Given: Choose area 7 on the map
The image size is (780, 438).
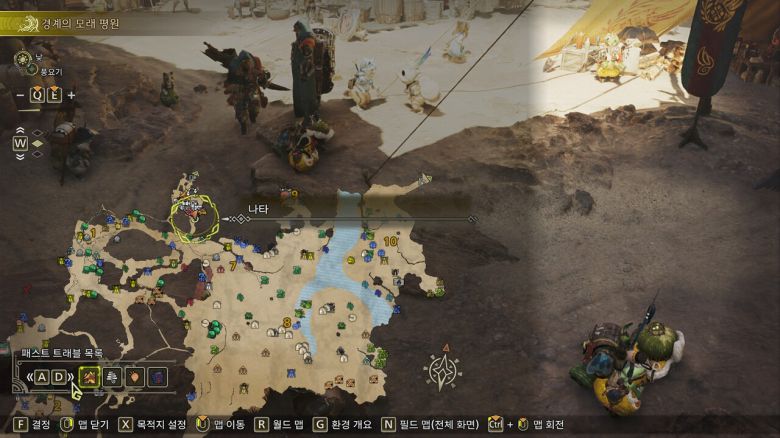Looking at the screenshot, I should (233, 266).
